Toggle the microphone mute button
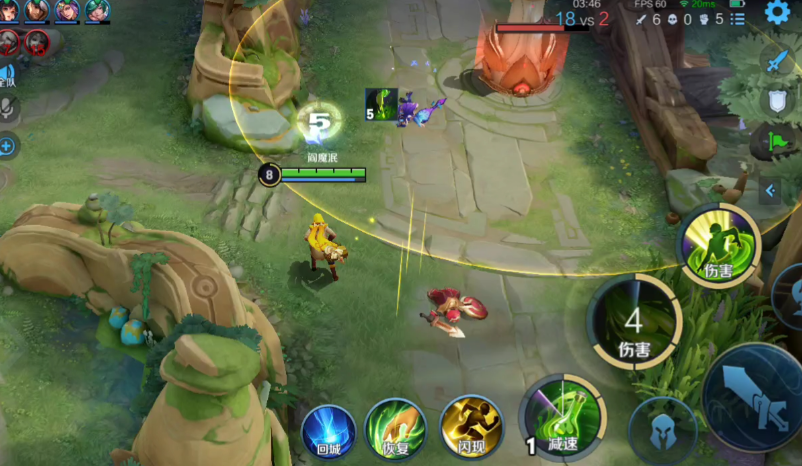The width and height of the screenshot is (802, 466). [x=7, y=109]
